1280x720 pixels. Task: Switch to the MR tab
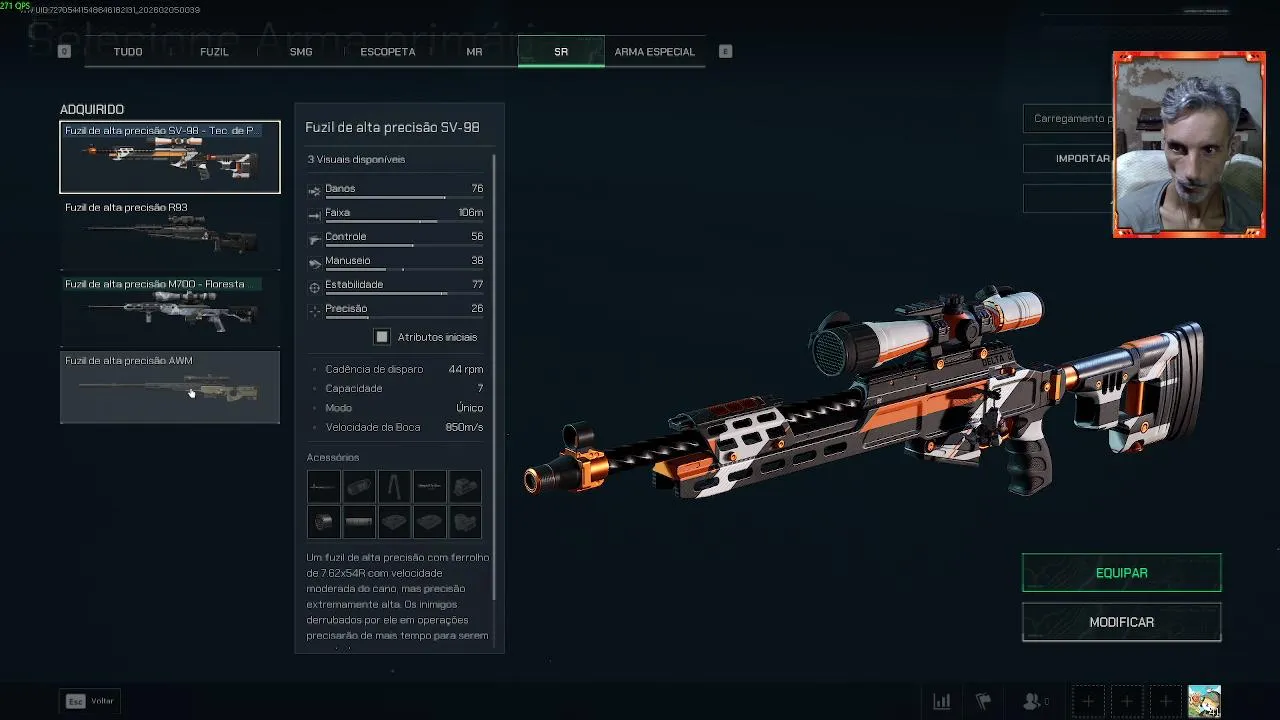pyautogui.click(x=474, y=52)
